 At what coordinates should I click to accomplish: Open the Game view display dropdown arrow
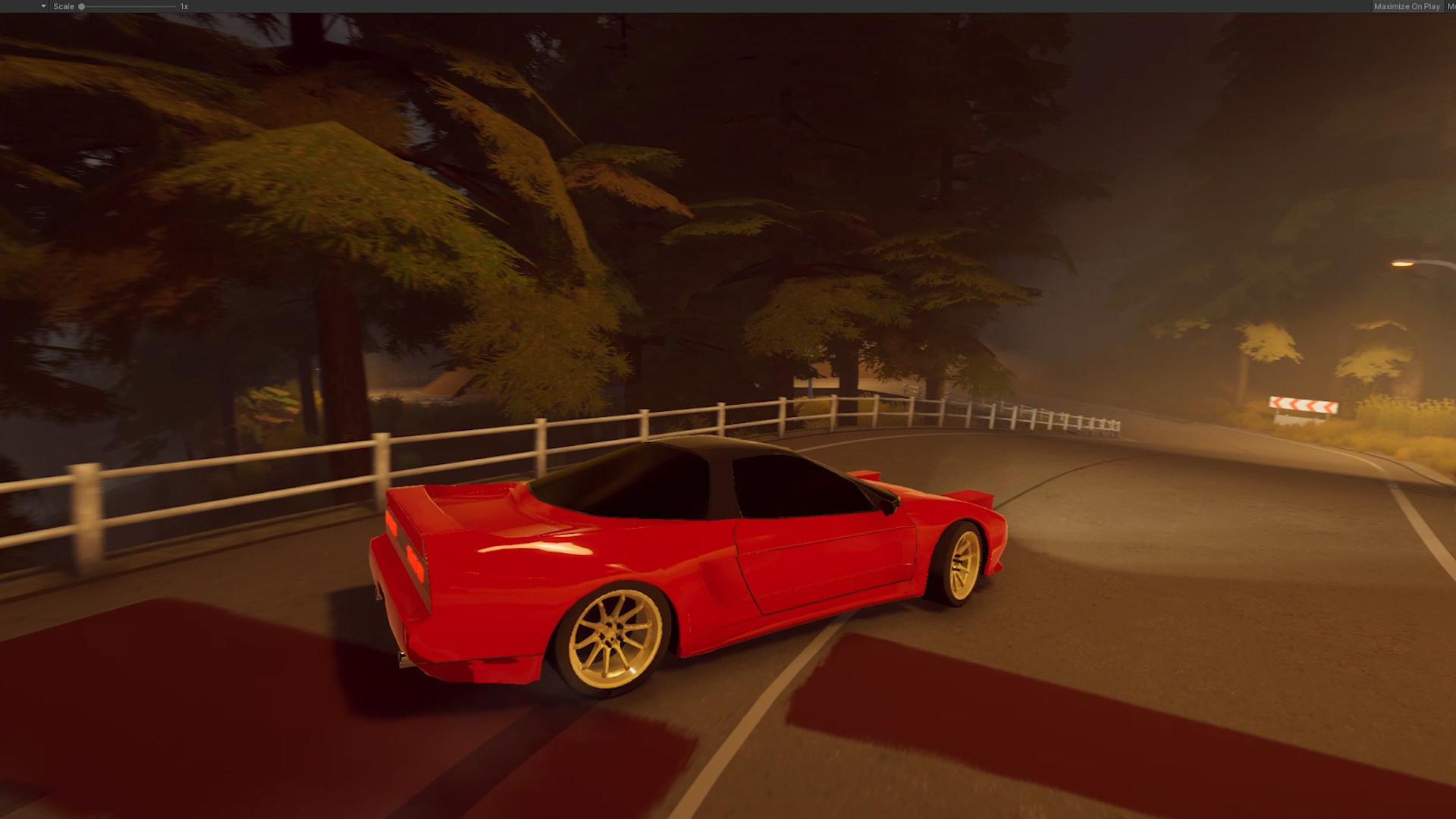coord(43,6)
